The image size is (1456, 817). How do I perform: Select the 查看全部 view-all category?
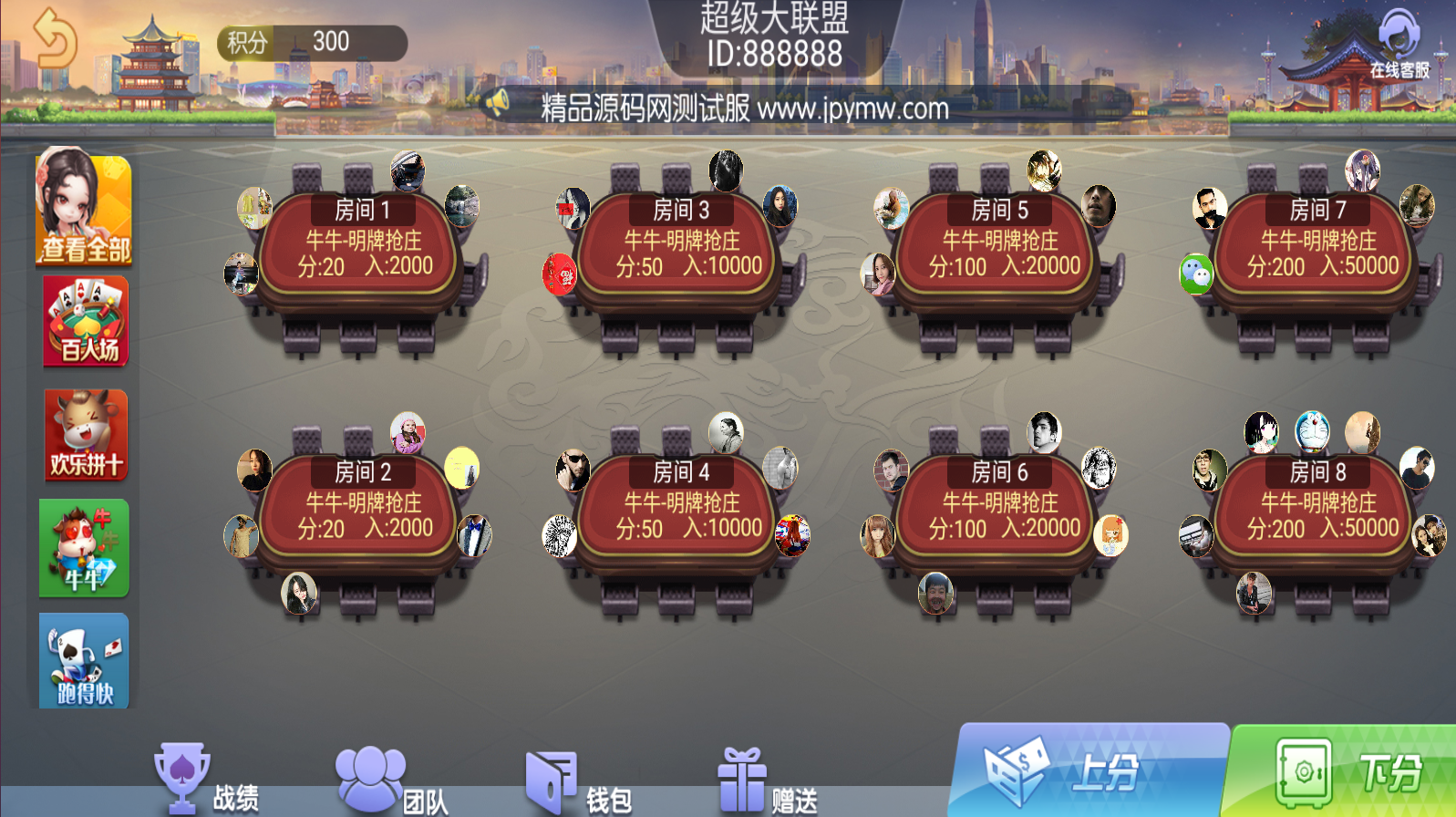[x=84, y=210]
